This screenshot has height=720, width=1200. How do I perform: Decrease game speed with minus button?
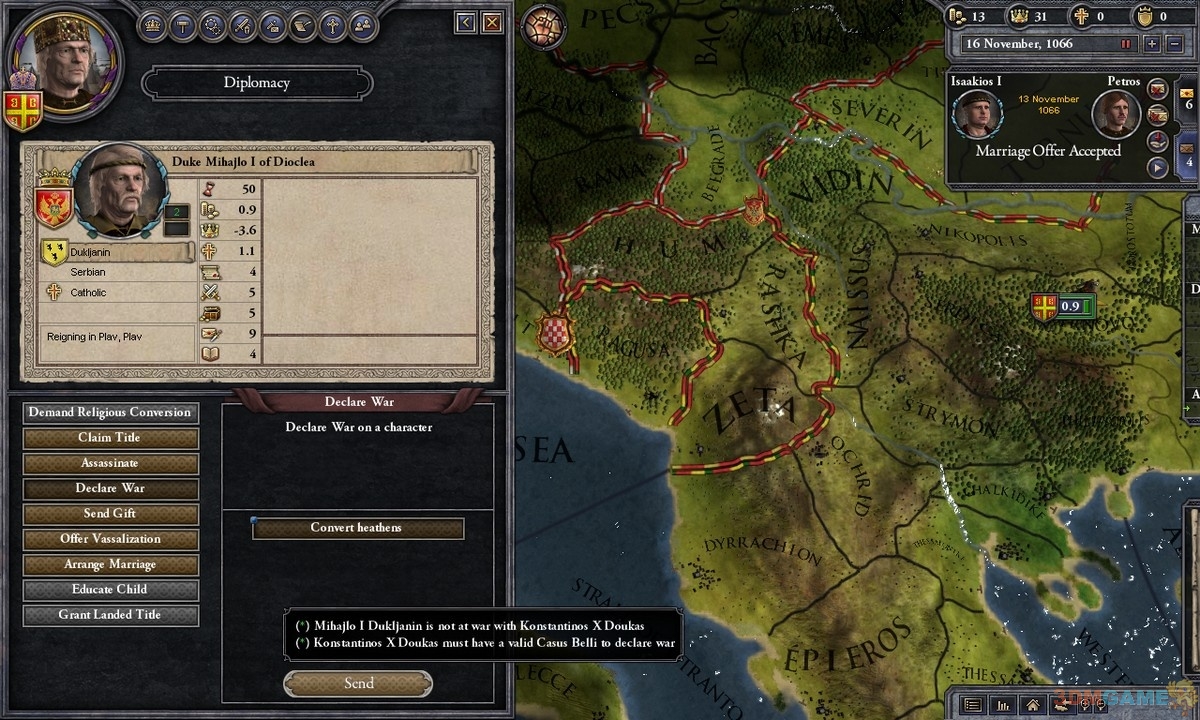pos(1175,44)
